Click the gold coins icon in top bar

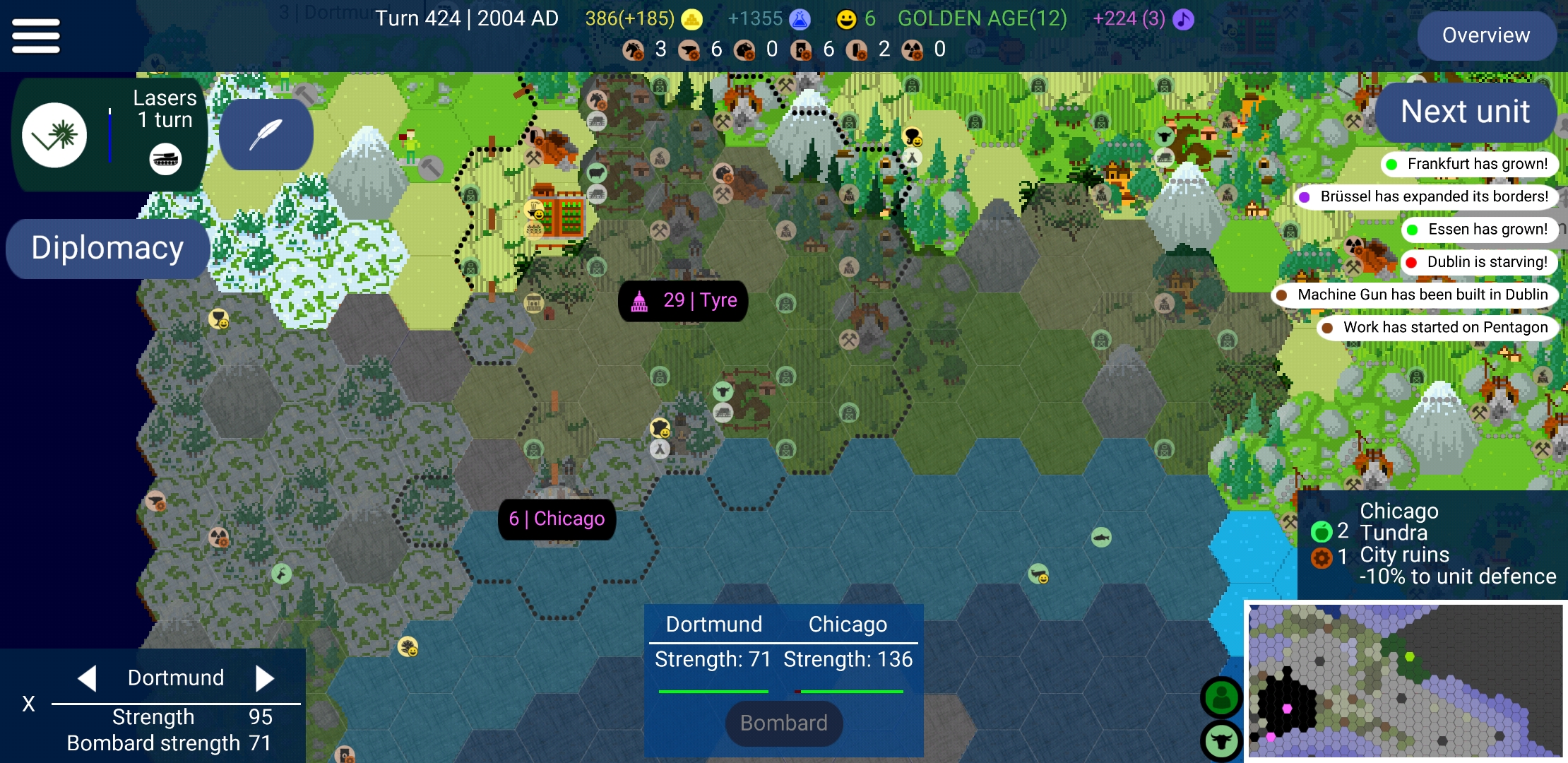689,19
